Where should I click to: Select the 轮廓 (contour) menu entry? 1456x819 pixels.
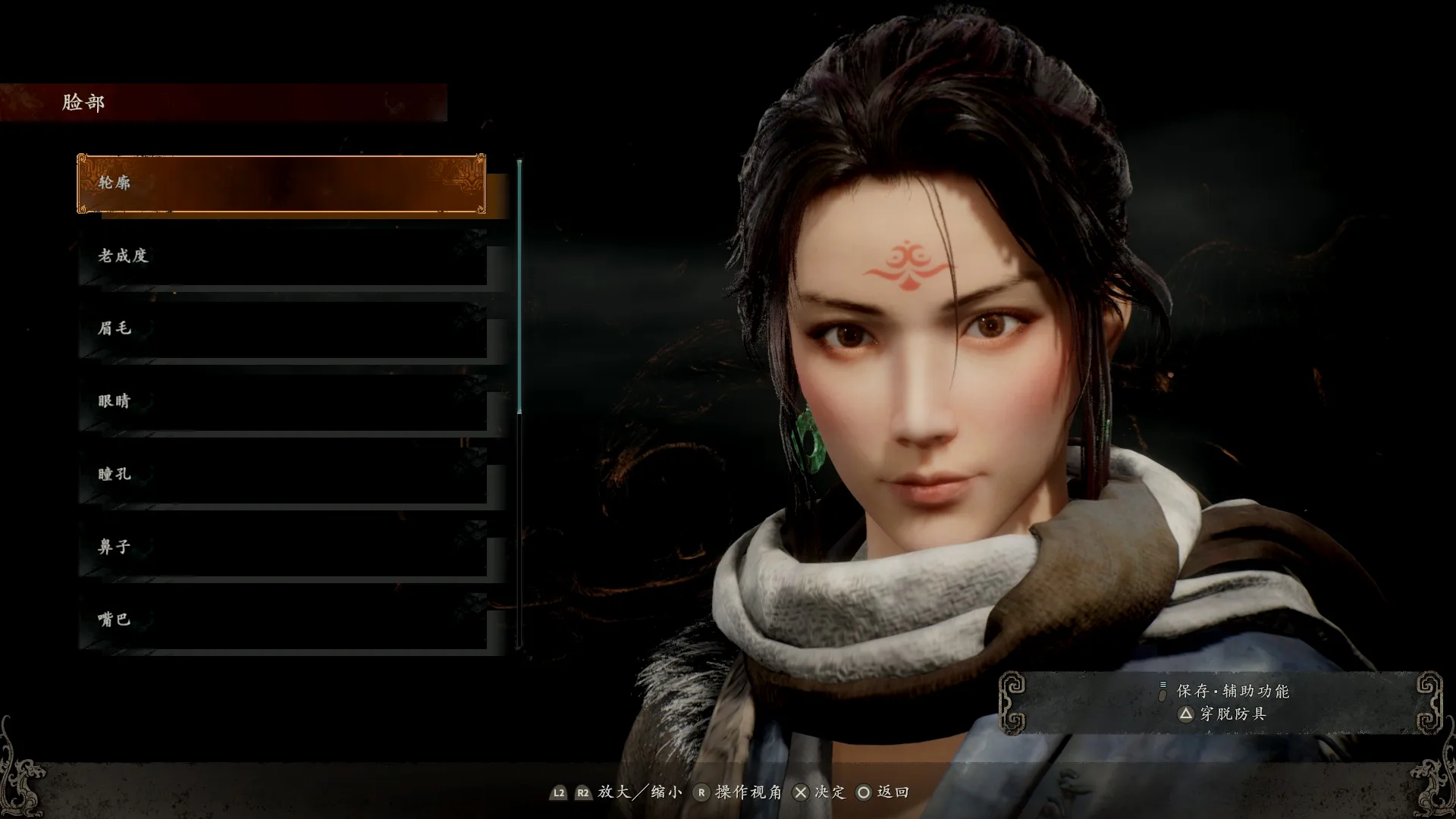[281, 184]
